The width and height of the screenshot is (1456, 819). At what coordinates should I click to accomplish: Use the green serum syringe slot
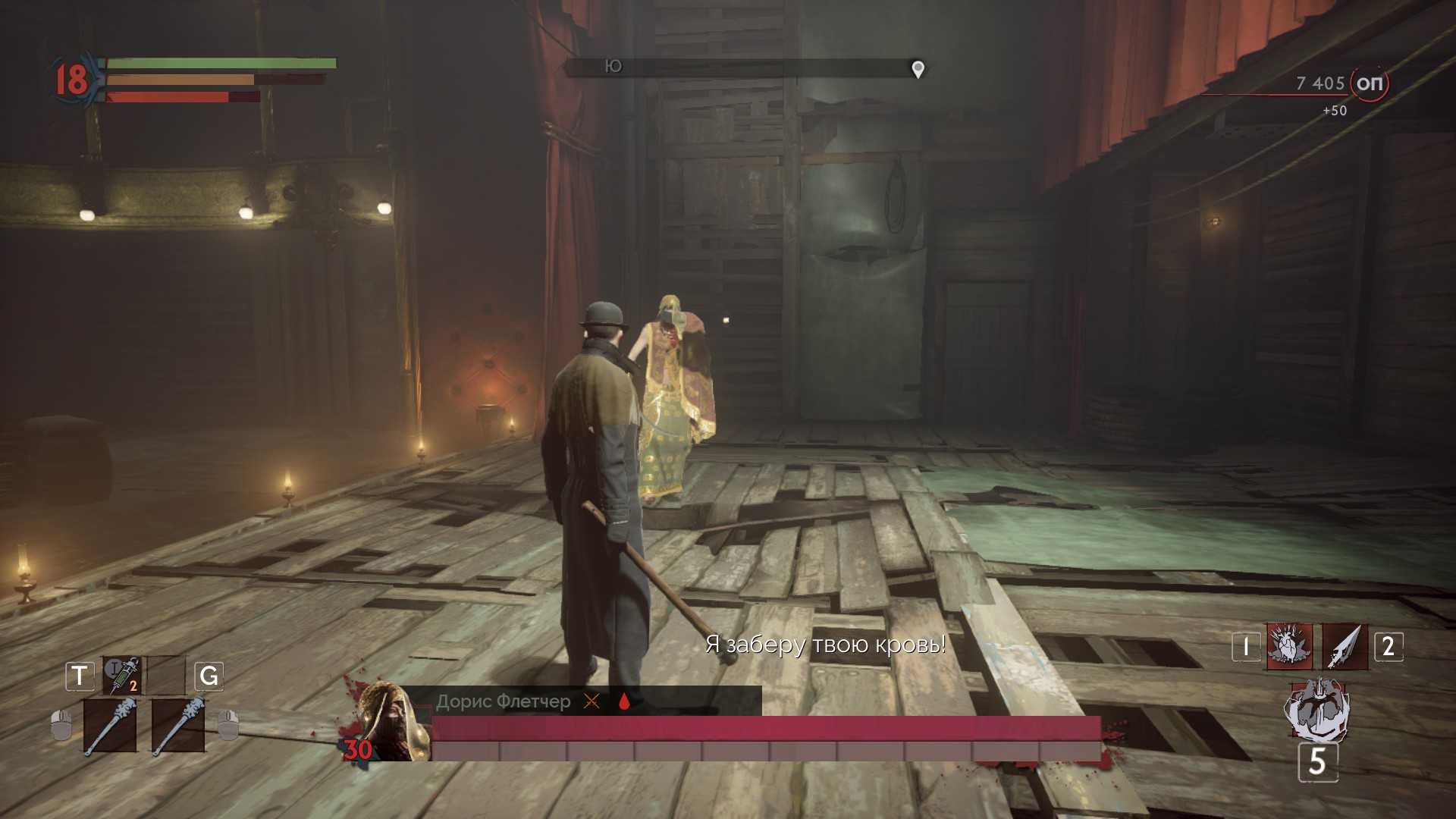pyautogui.click(x=122, y=674)
